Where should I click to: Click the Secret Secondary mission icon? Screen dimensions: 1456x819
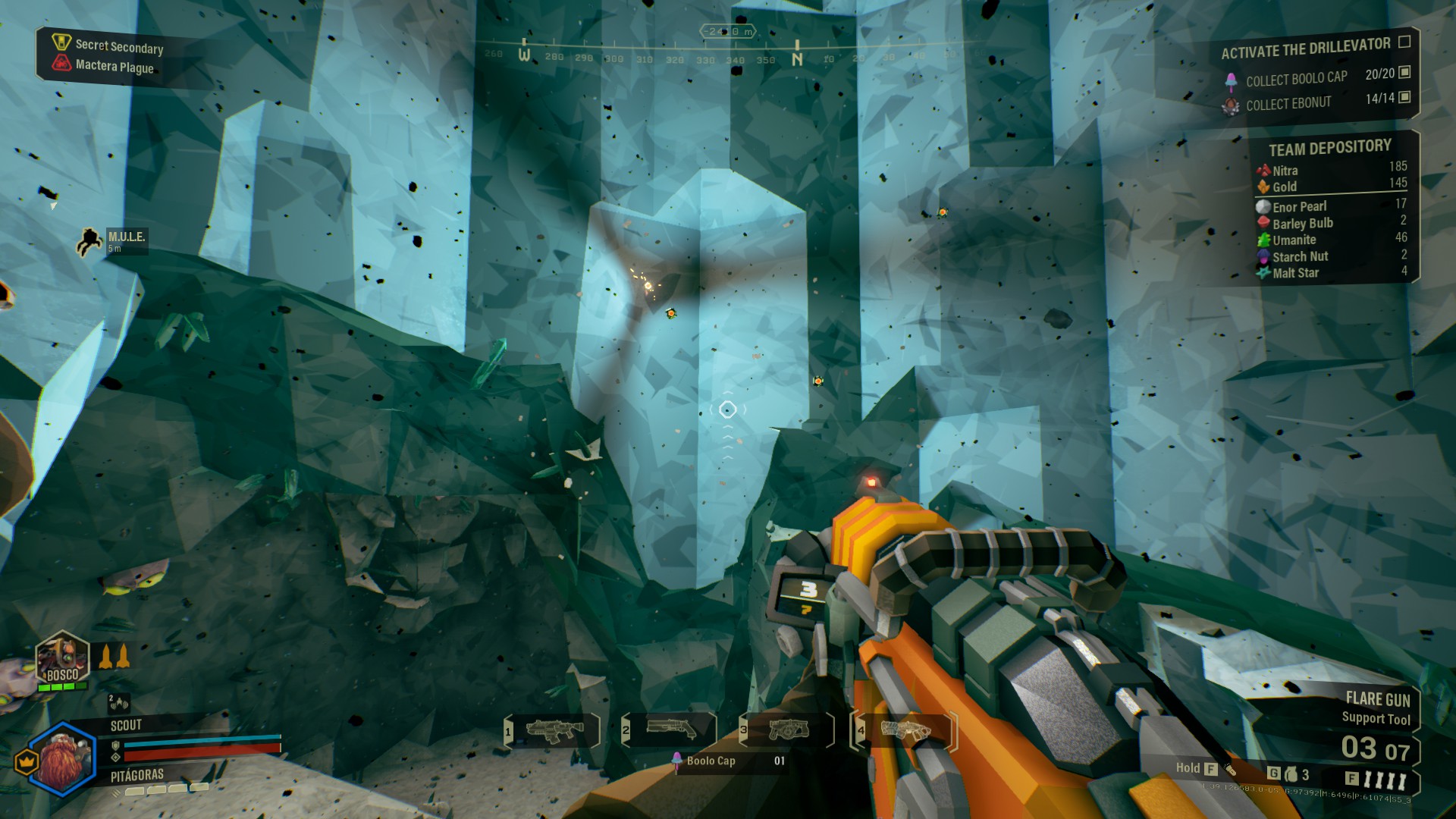coord(61,42)
